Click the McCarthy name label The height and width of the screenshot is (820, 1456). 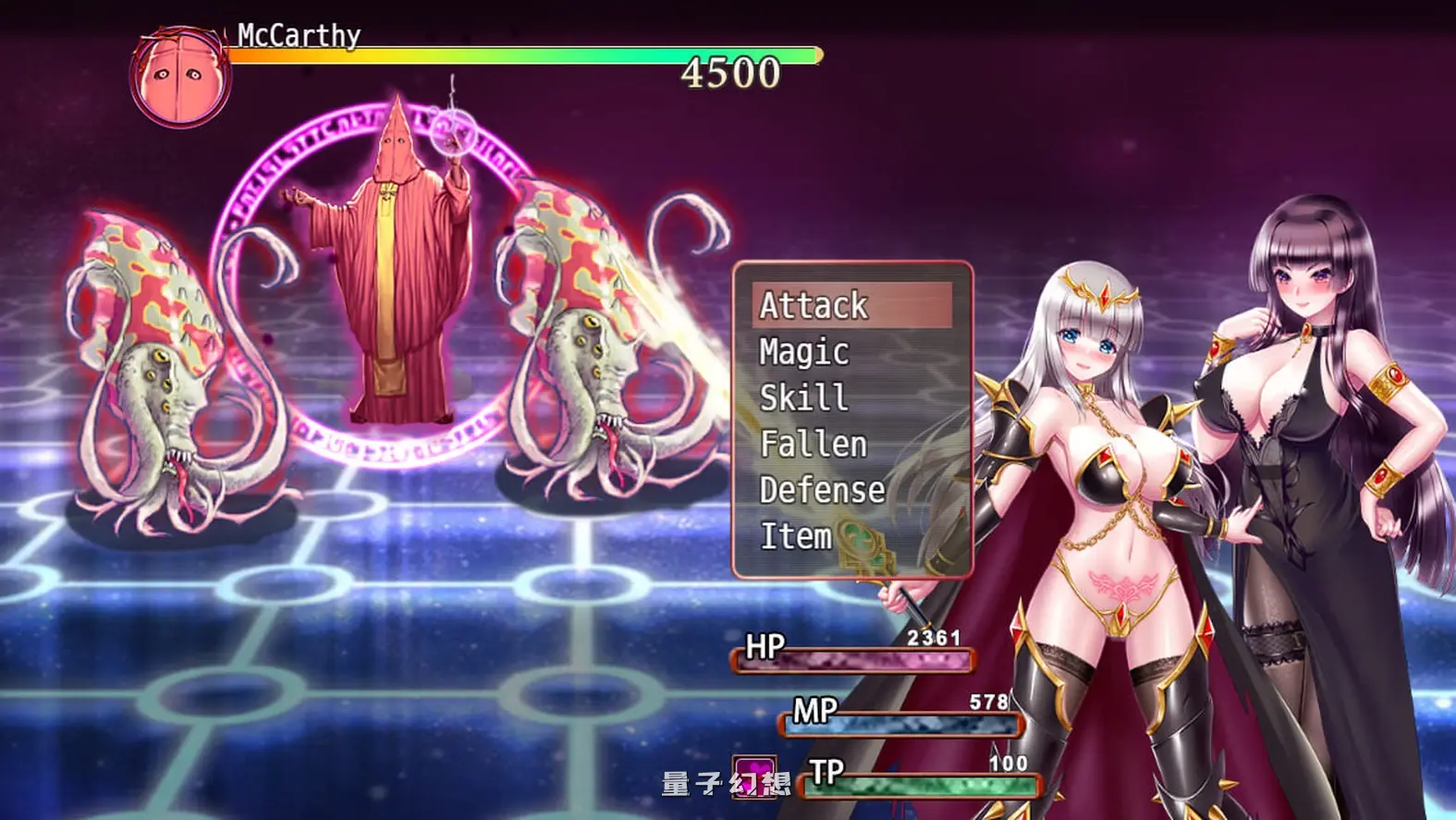coord(298,35)
